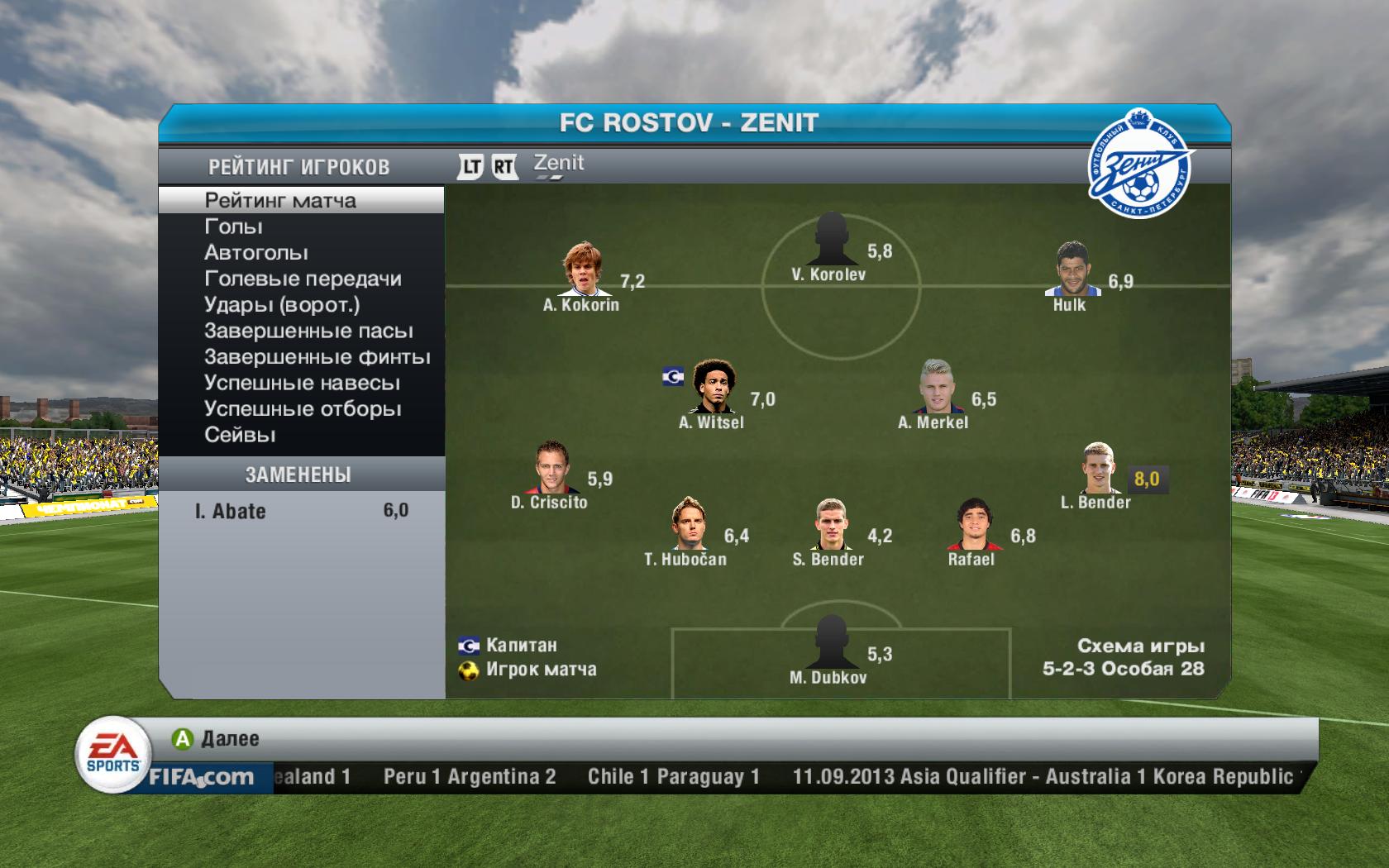
Task: Open the Успешные навесы category
Action: point(302,383)
